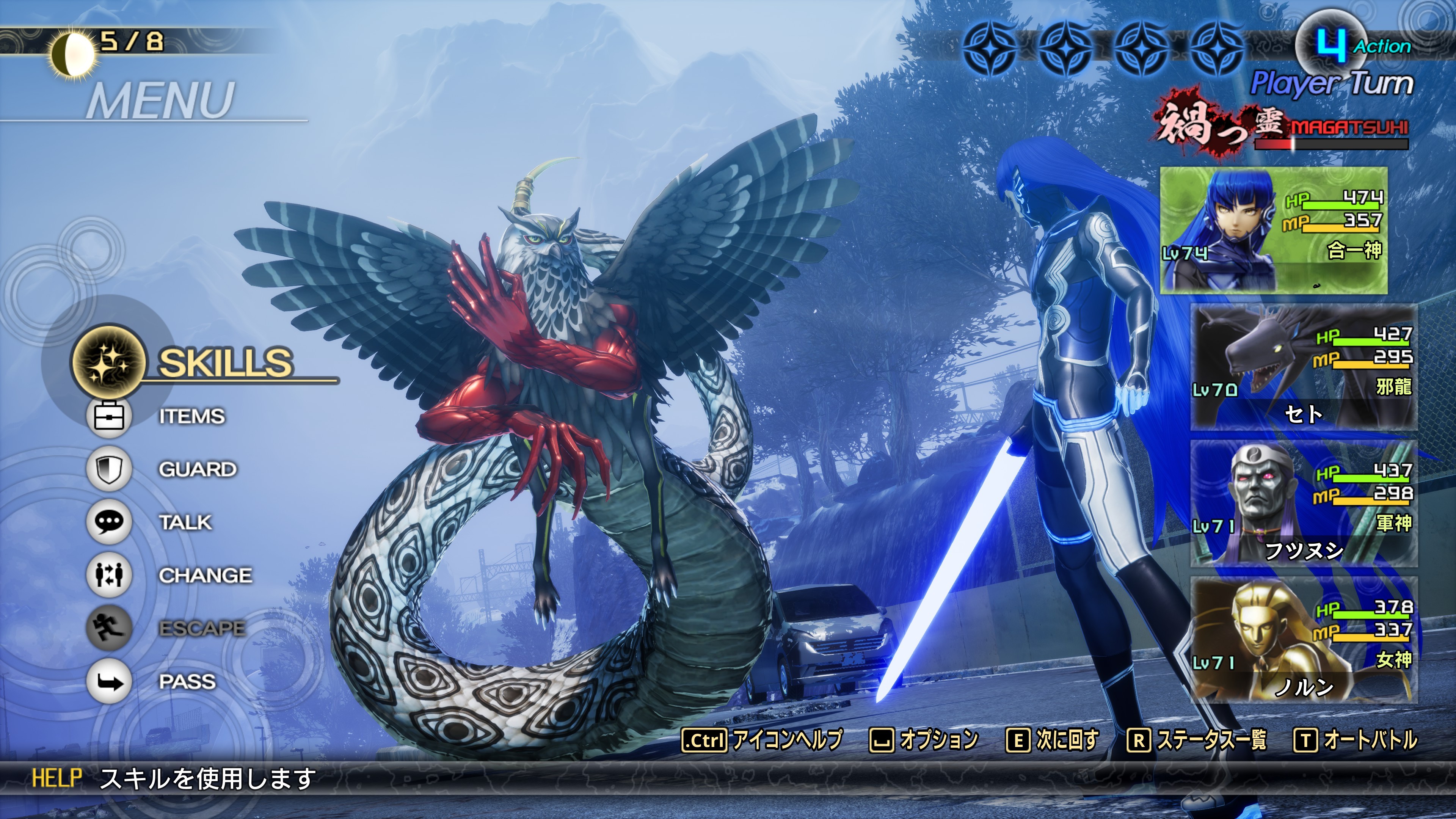Select the フツヌシ party panel
Image resolution: width=1456 pixels, height=819 pixels.
pos(1303,503)
